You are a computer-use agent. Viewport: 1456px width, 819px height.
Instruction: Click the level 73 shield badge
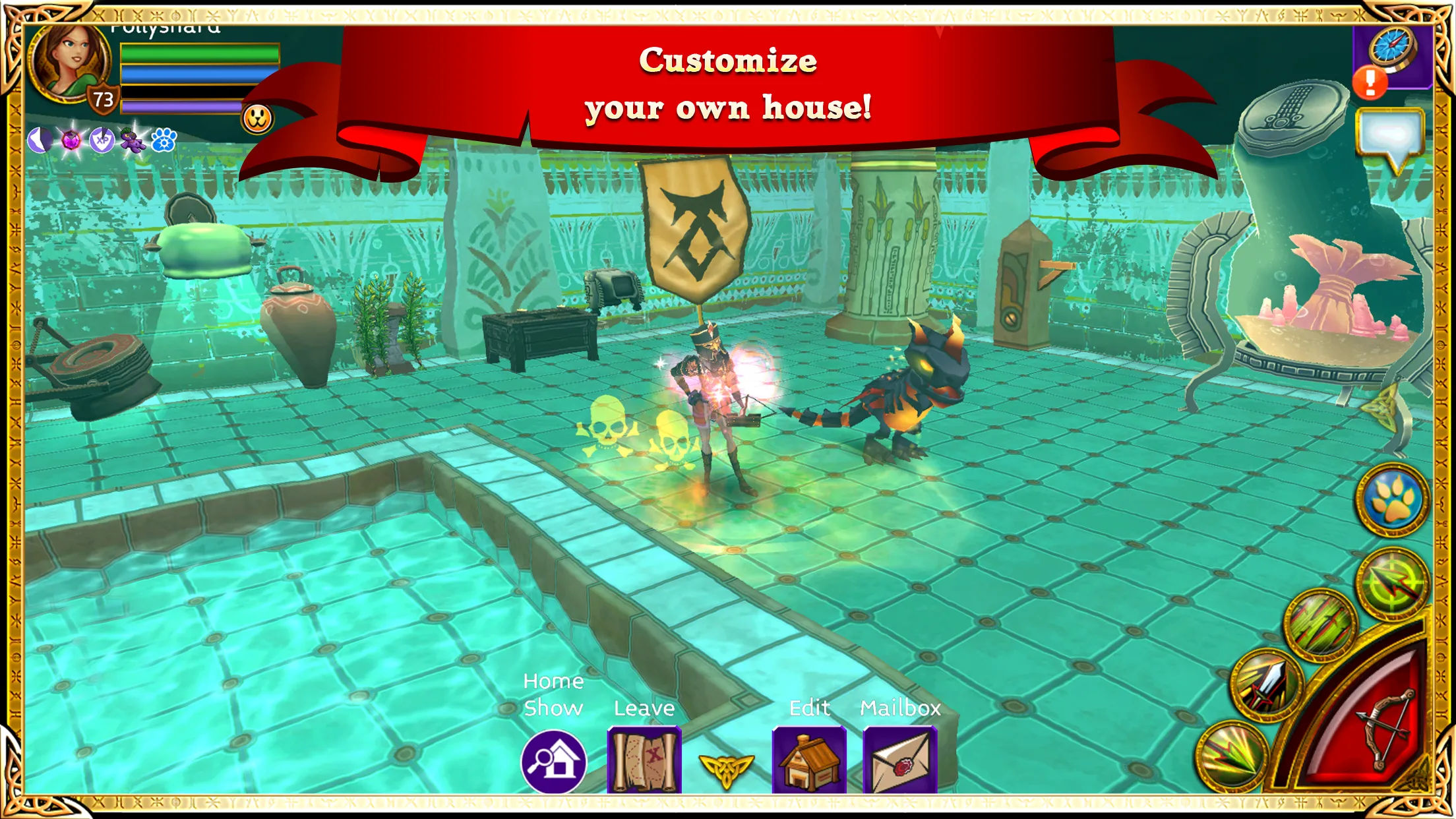click(102, 99)
